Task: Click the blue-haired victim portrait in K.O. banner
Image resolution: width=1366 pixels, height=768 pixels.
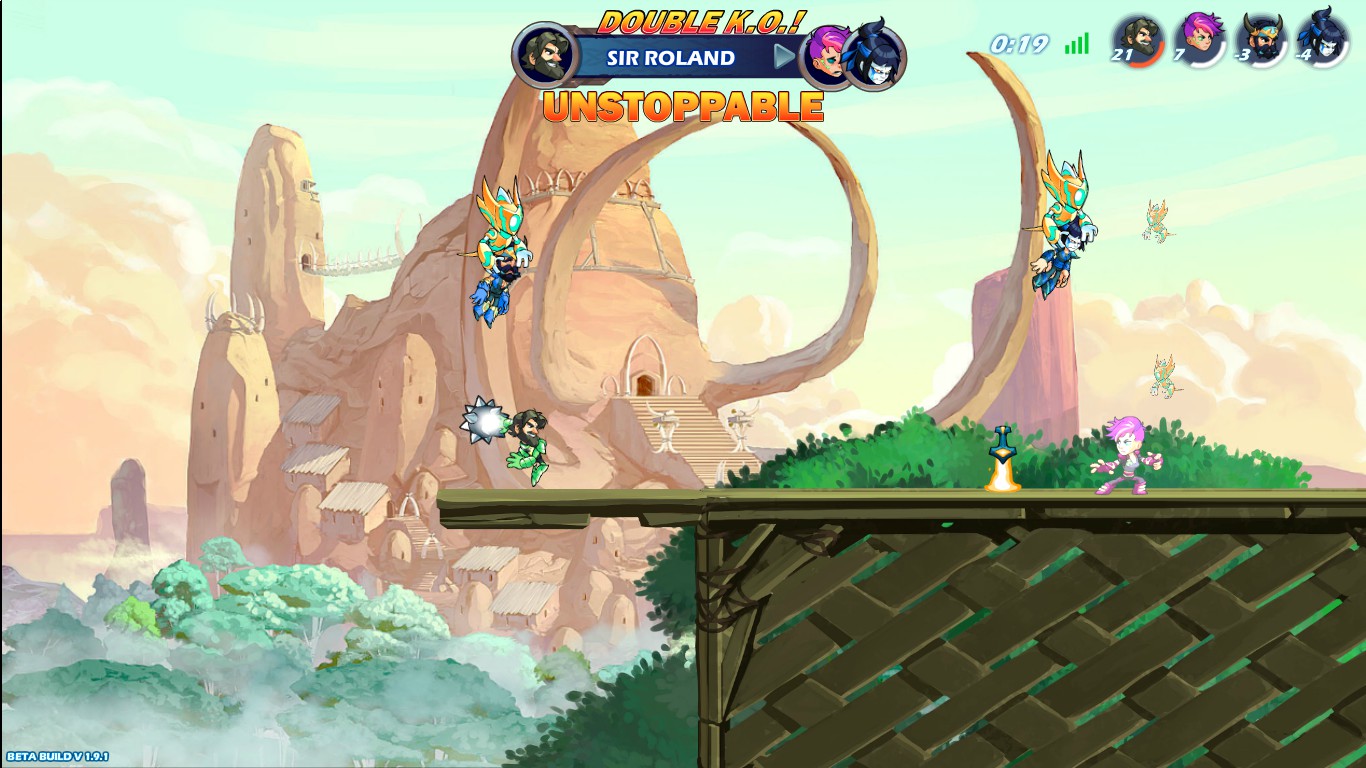Action: click(876, 57)
